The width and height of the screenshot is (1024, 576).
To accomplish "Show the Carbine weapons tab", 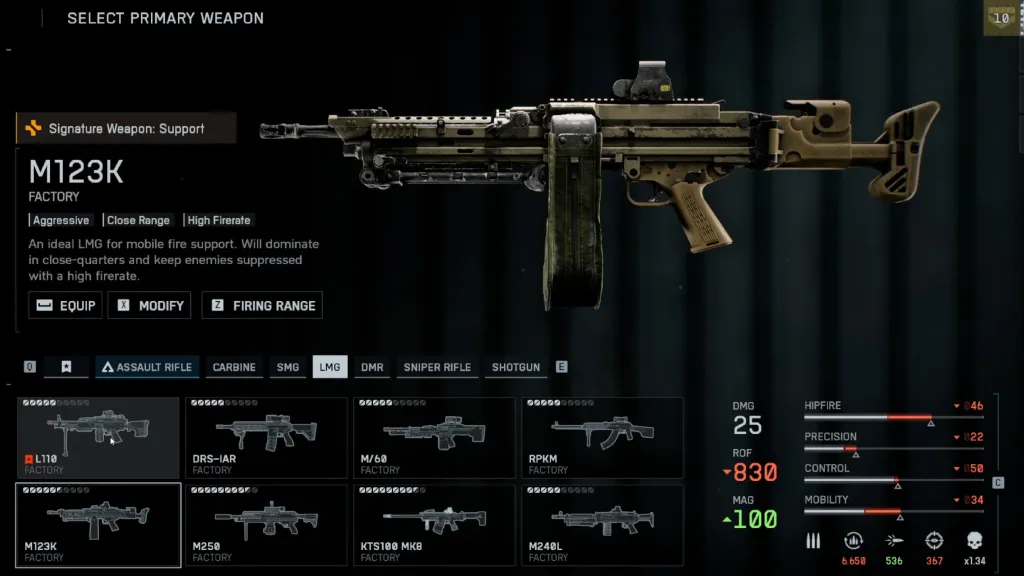I will click(x=234, y=367).
